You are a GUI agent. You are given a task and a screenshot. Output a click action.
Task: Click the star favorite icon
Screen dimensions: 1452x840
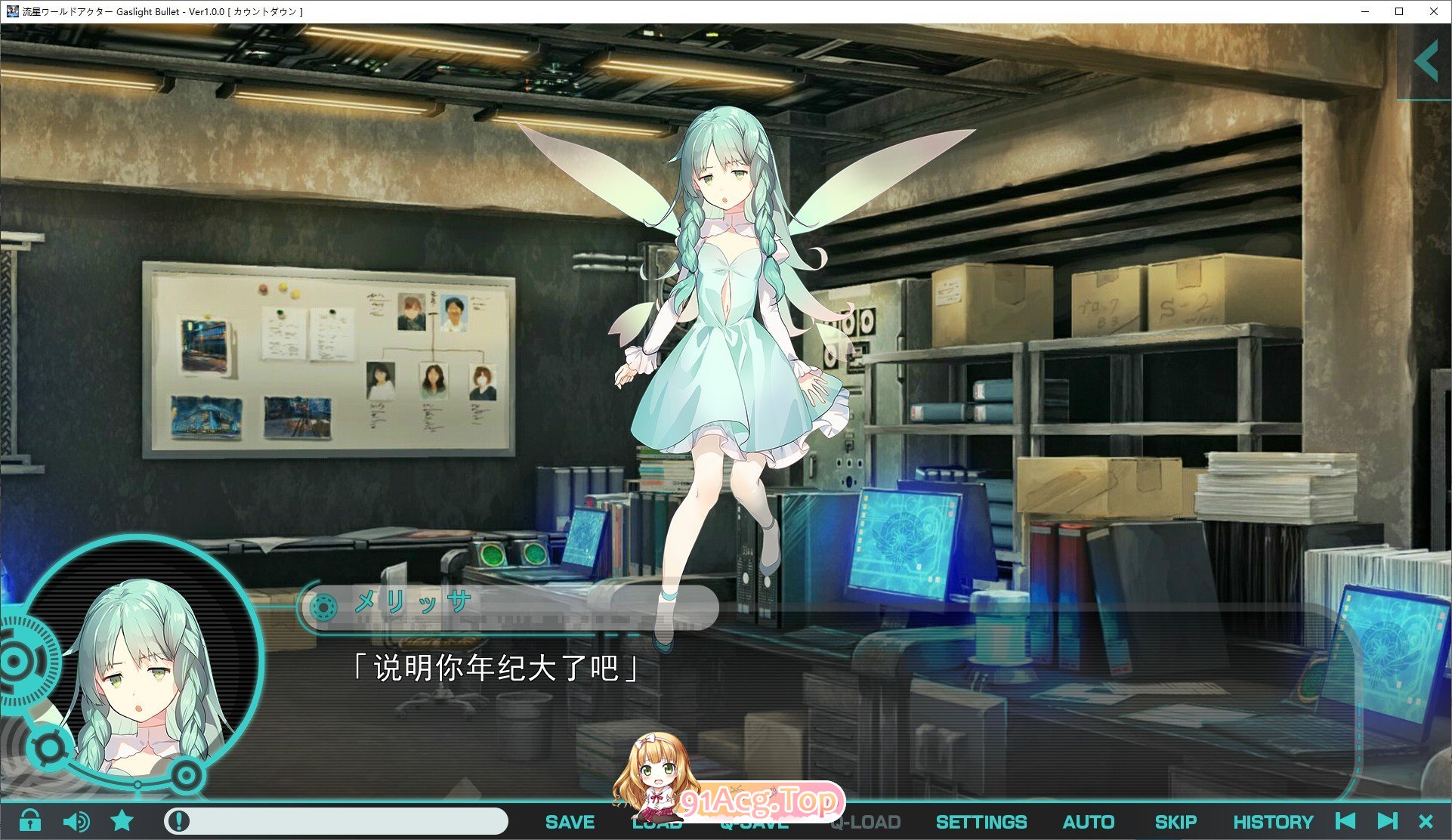[121, 822]
